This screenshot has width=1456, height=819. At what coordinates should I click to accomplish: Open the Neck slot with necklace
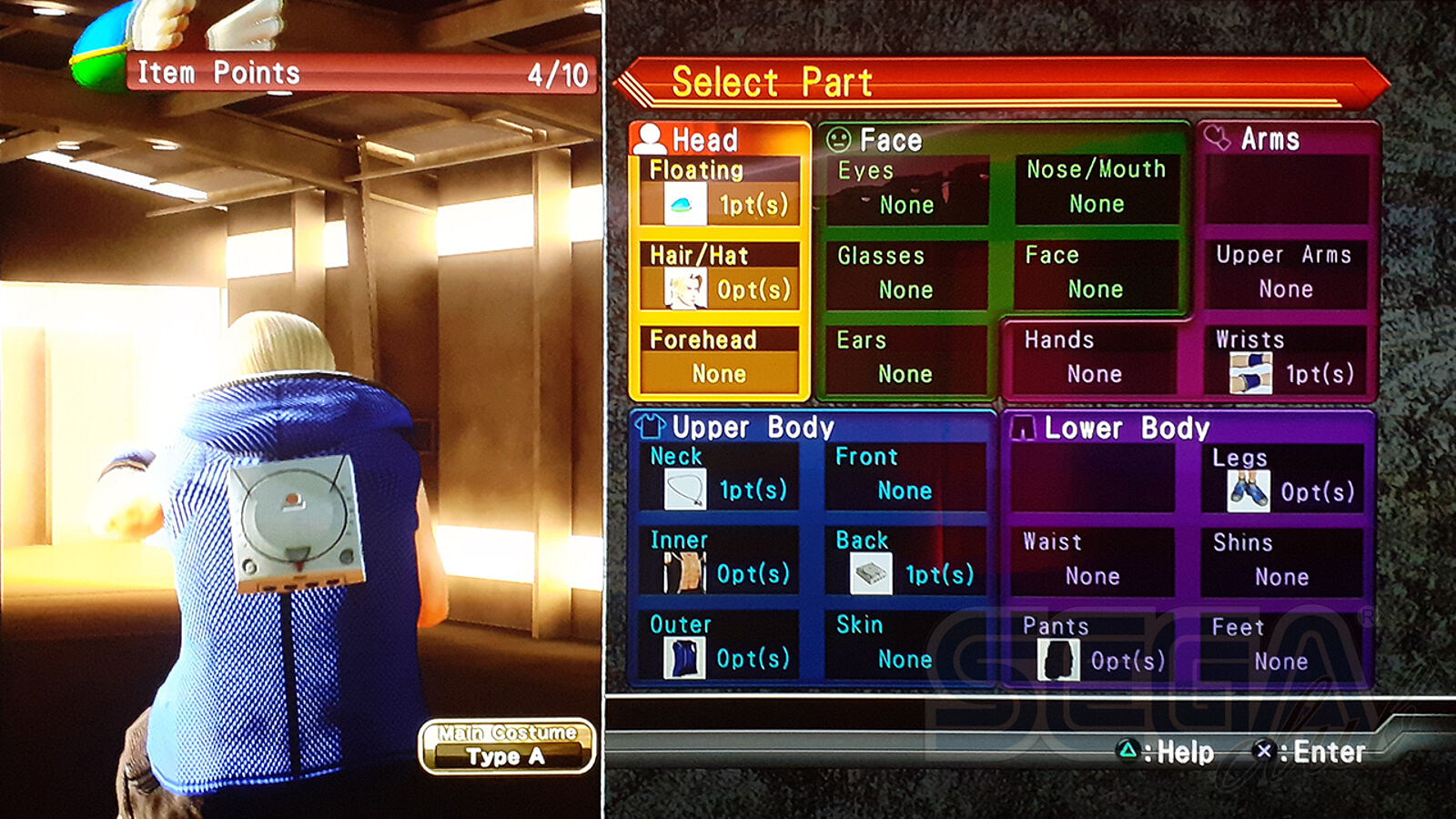[x=719, y=476]
